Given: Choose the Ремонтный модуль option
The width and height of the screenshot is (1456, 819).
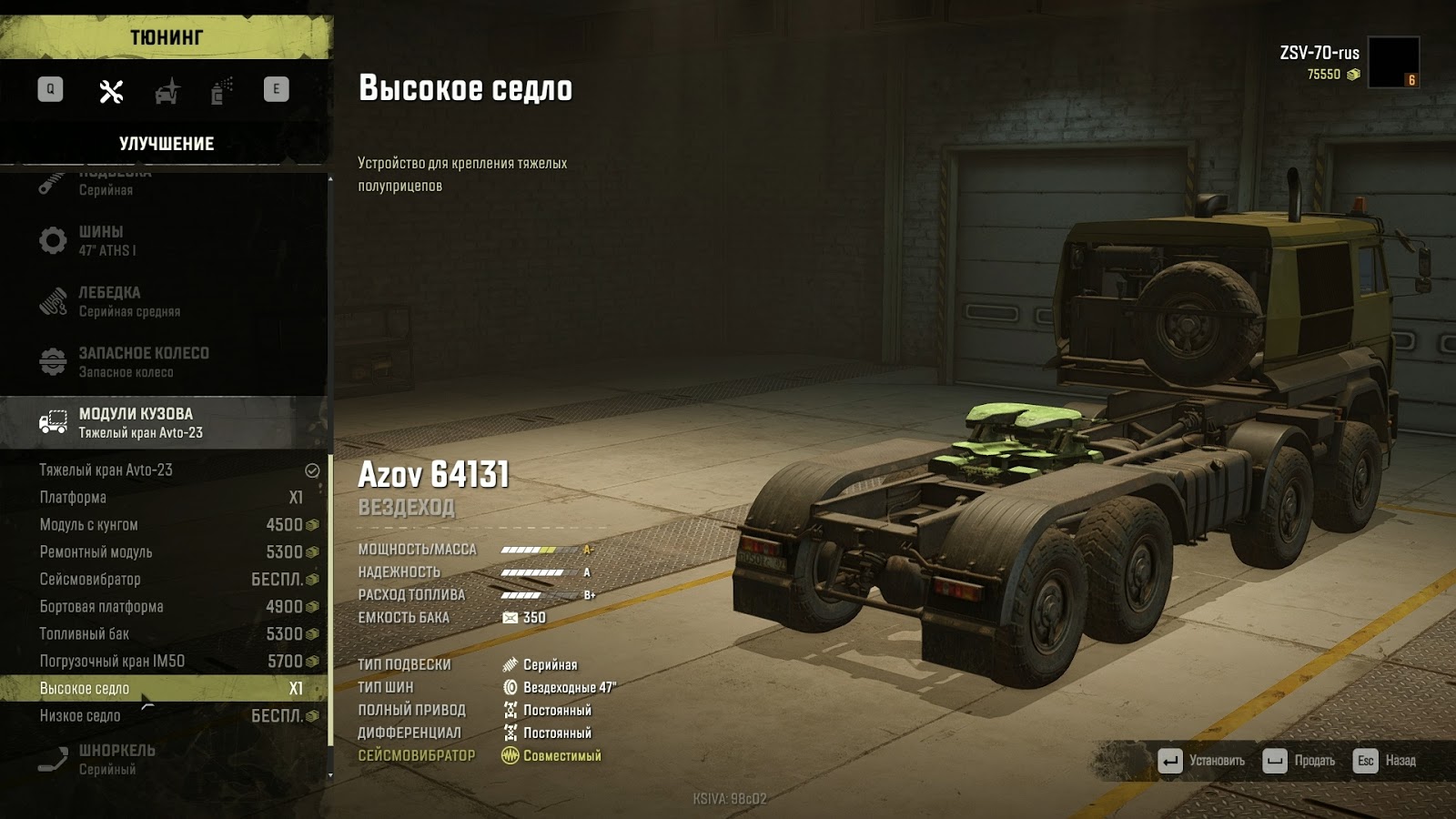Looking at the screenshot, I should tap(164, 552).
